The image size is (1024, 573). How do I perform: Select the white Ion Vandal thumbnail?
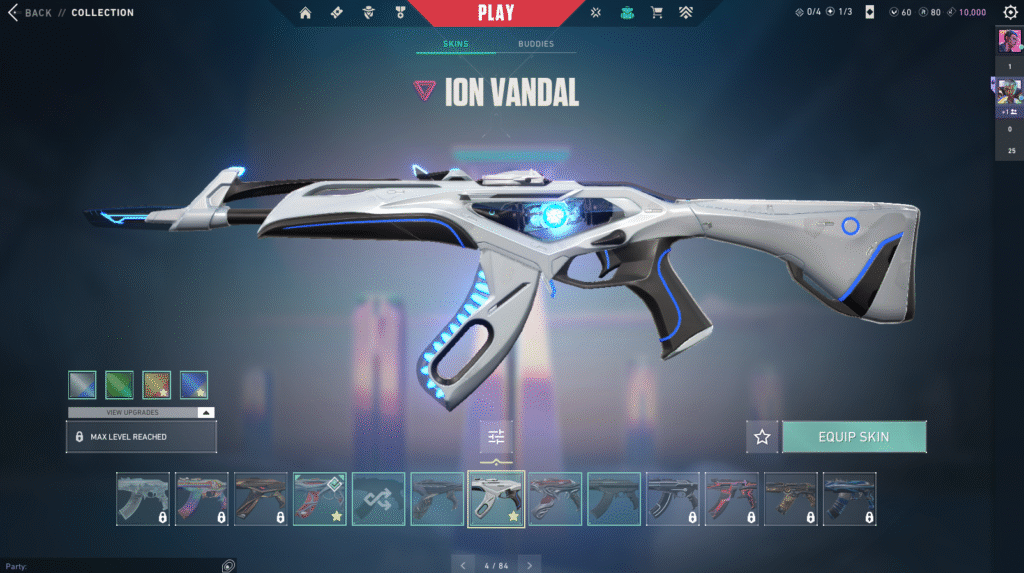[x=496, y=499]
